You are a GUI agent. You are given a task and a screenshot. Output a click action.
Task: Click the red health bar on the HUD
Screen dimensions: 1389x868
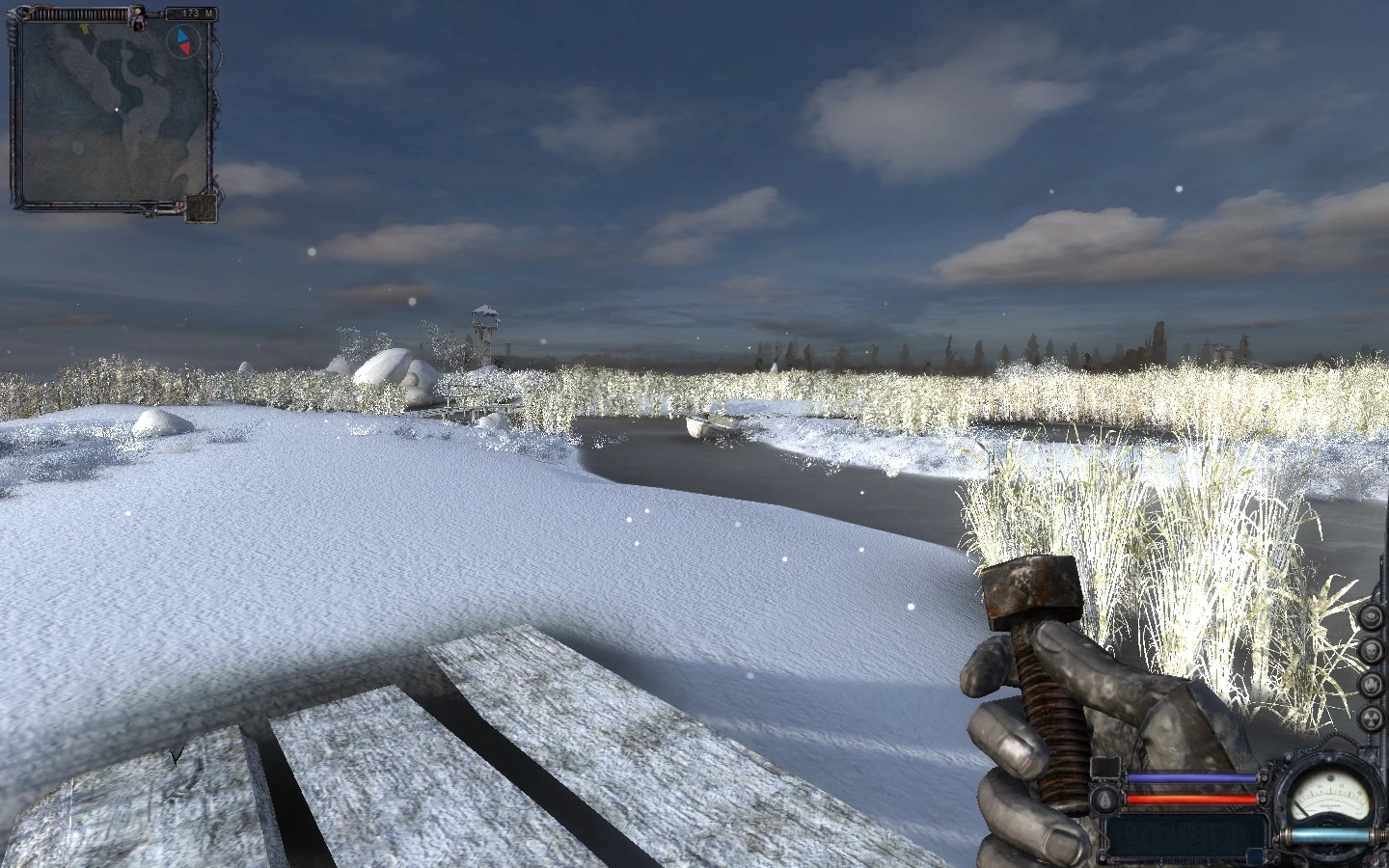pos(1191,799)
